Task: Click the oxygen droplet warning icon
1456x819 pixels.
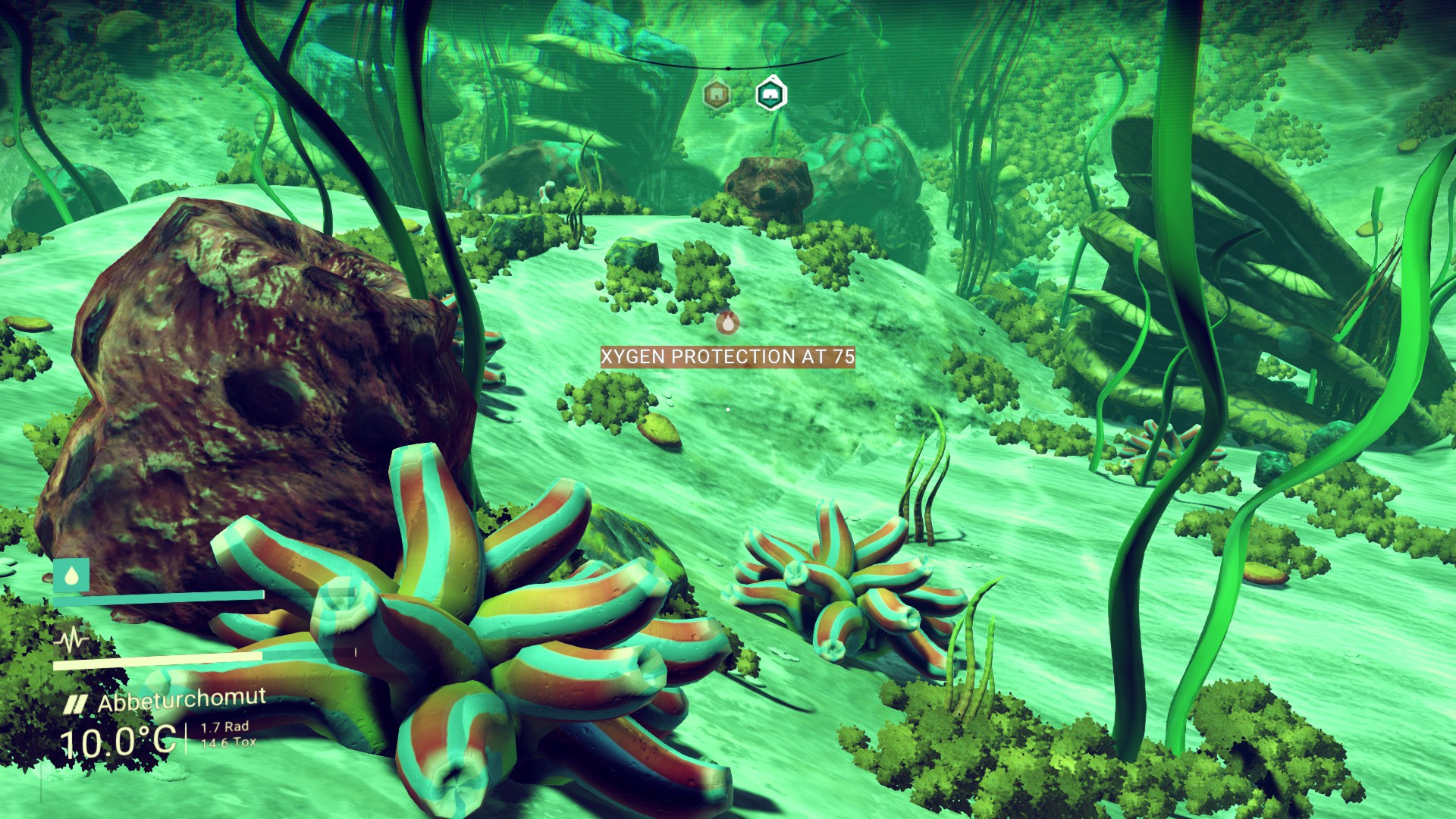Action: click(x=728, y=323)
